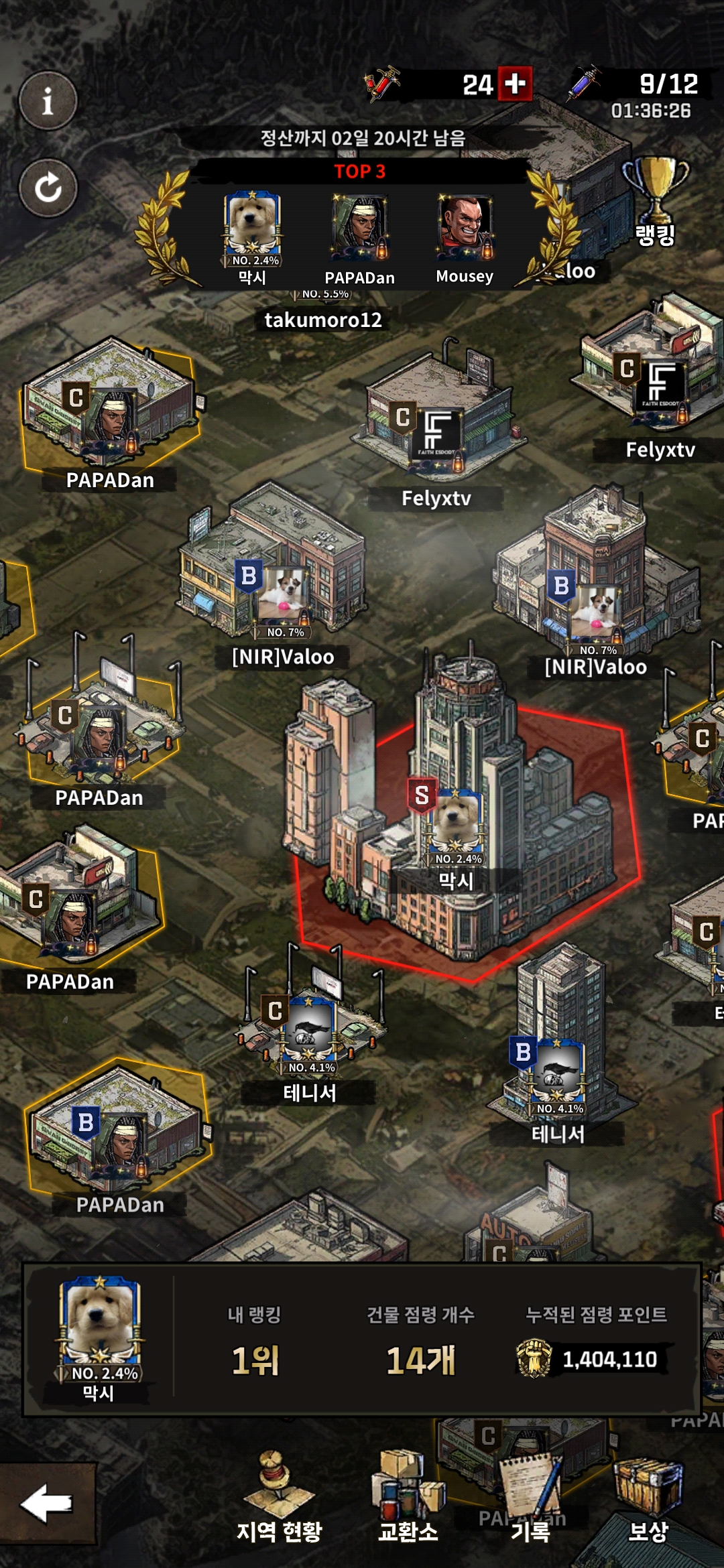Viewport: 724px width, 1568px height.
Task: Open the info button
Action: point(48,101)
